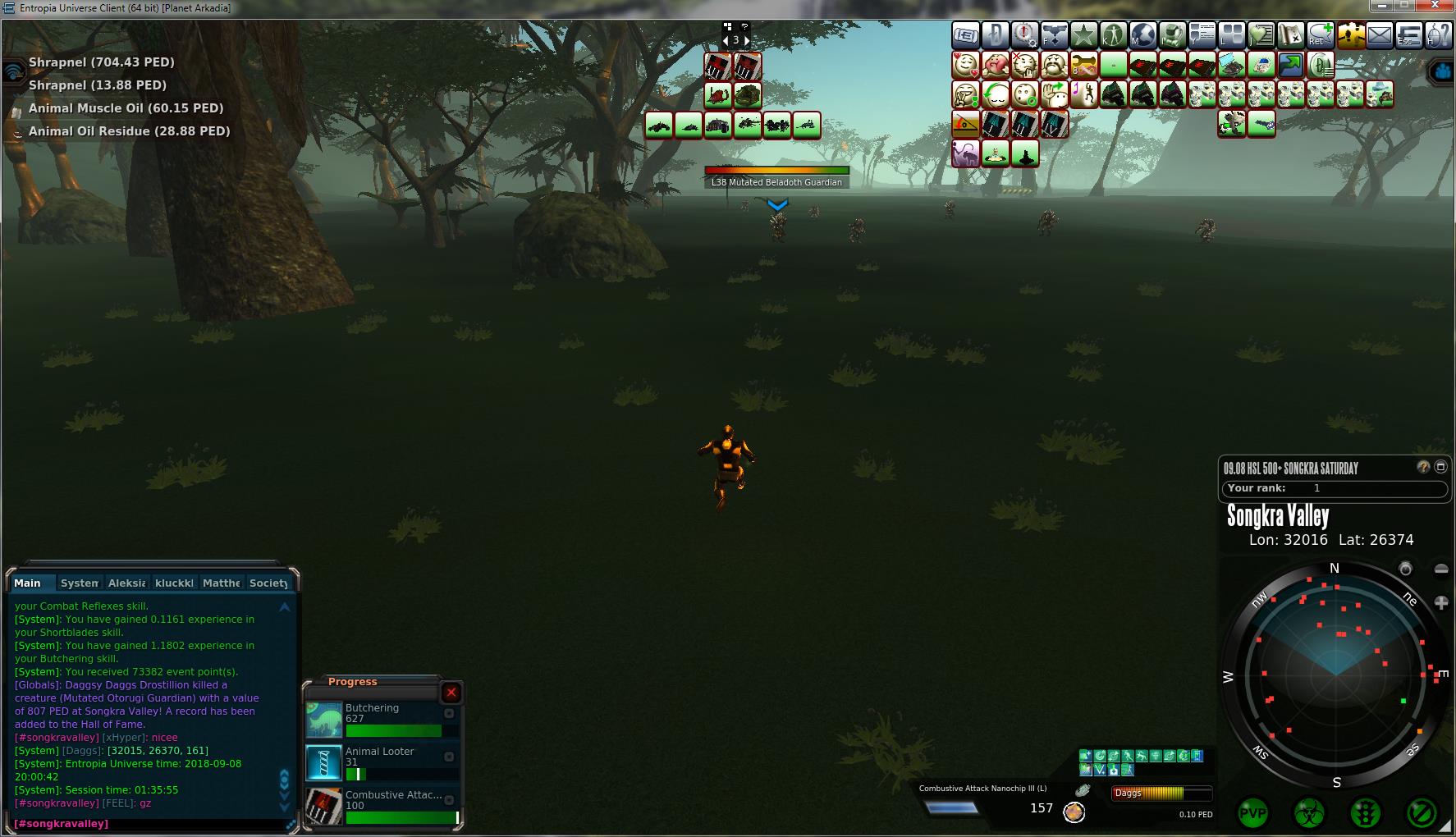Open the Esc main menu icon
1456x837 pixels.
pos(1409,35)
